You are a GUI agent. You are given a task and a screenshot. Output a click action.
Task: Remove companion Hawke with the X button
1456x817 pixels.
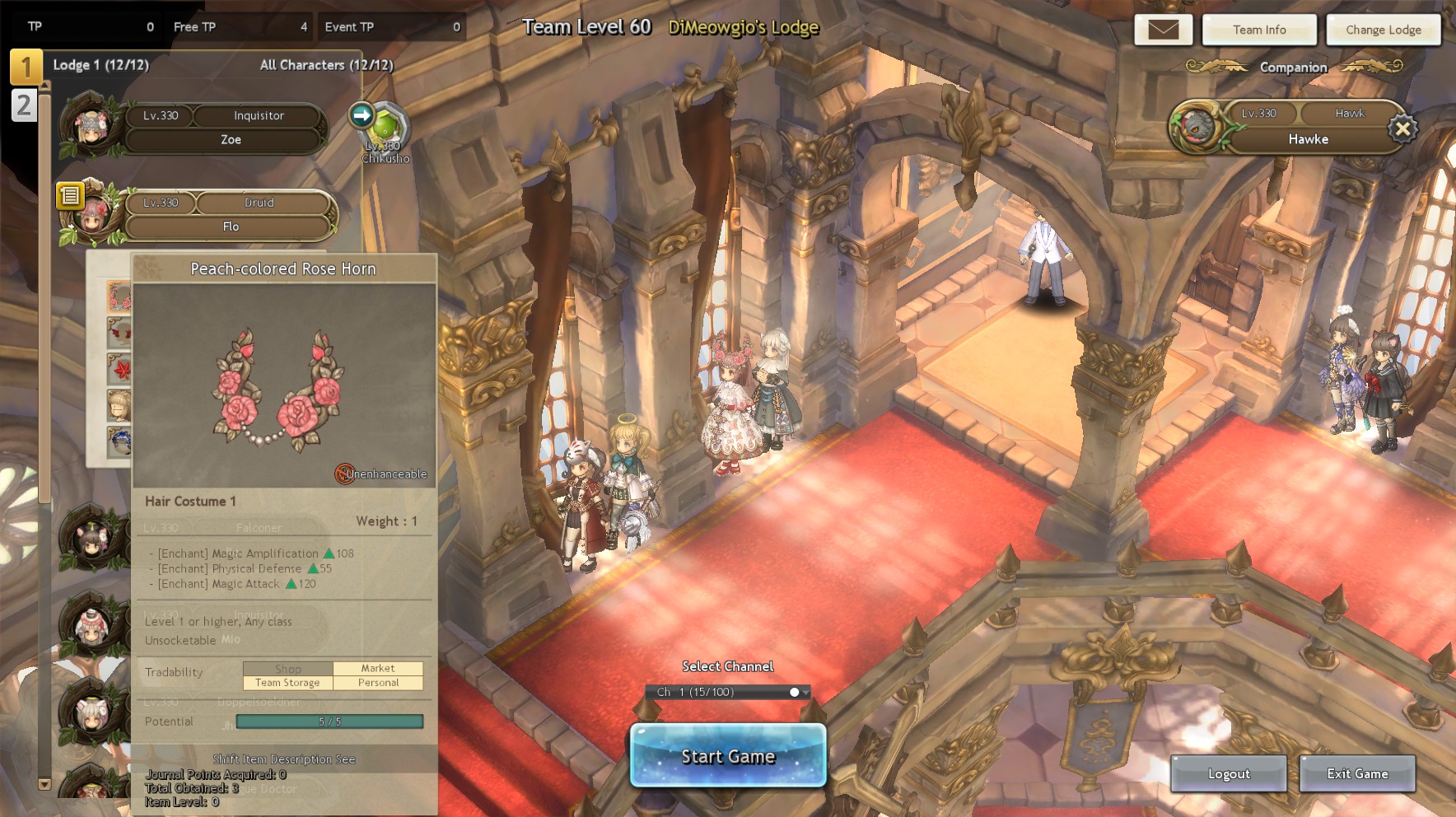coord(1402,128)
